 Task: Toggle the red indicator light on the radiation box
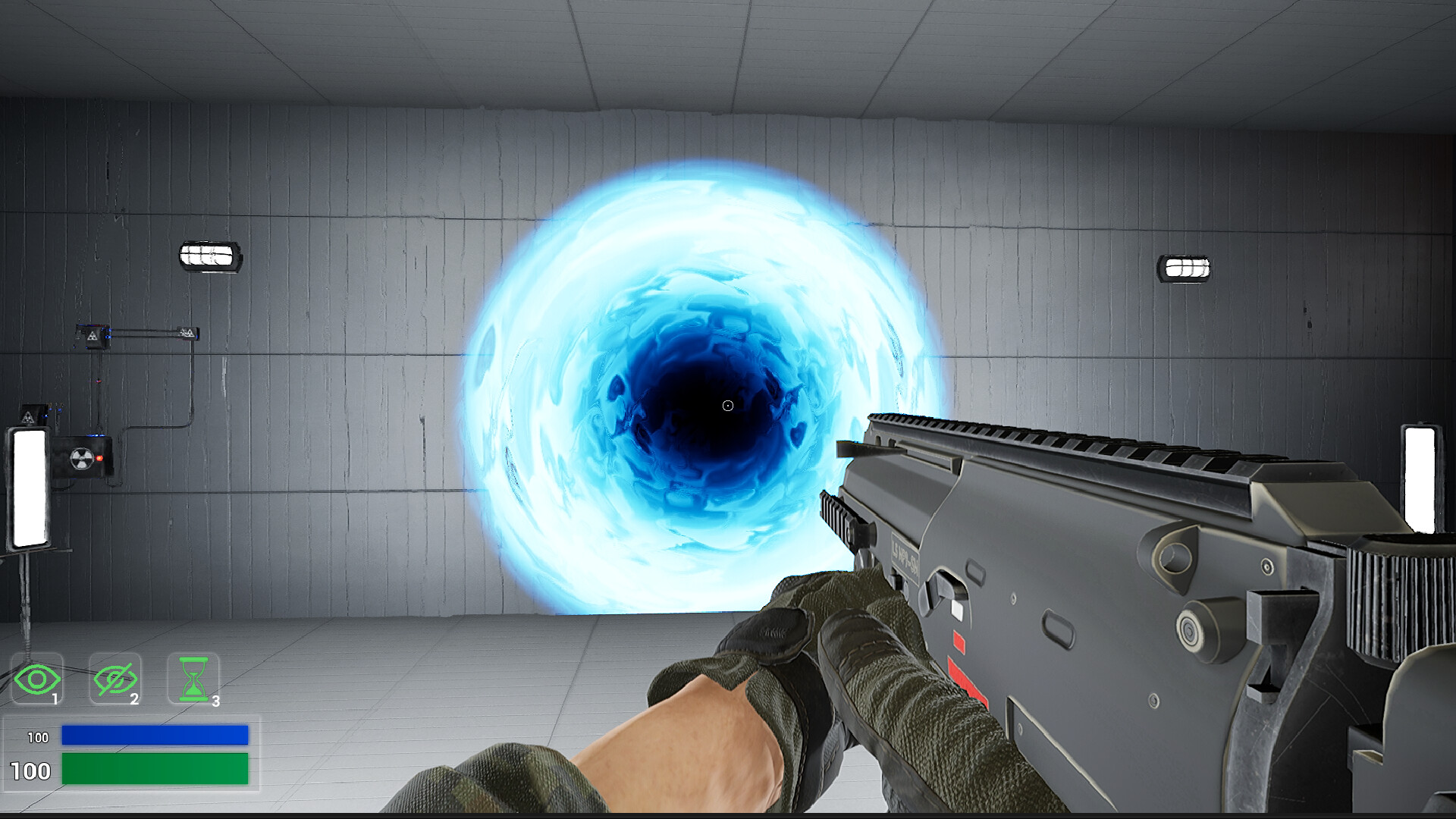99,457
